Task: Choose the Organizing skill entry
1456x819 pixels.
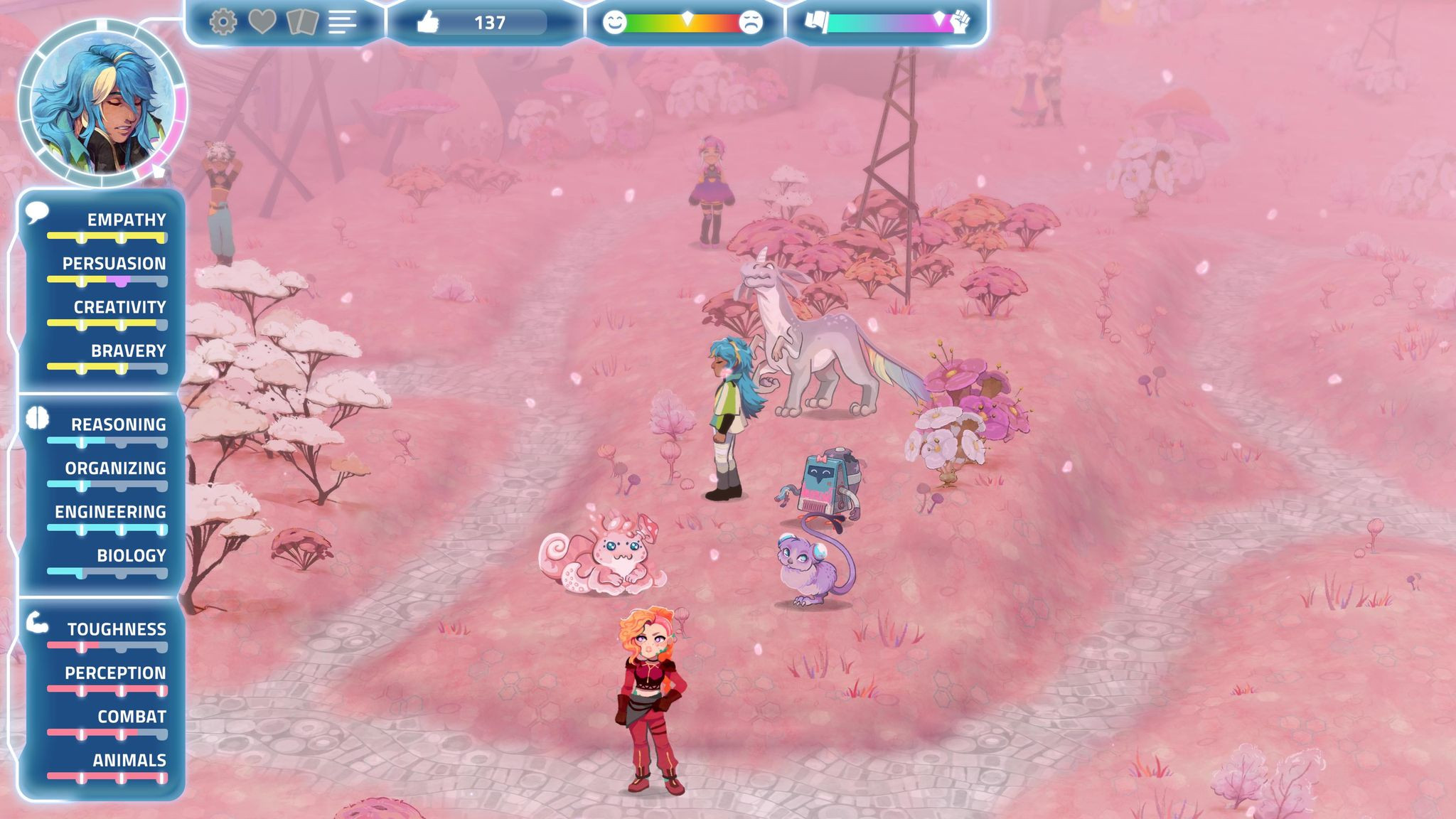Action: pos(115,469)
